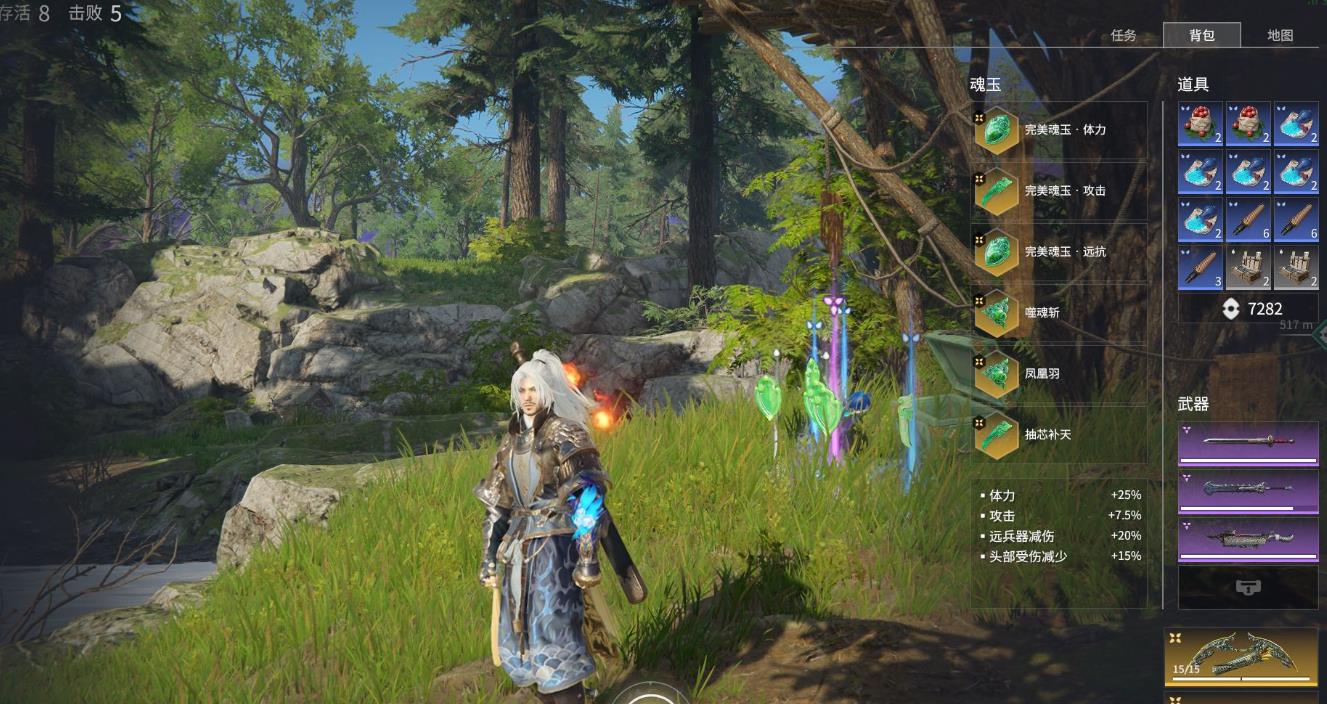1327x704 pixels.
Task: Select the 背包 (Backpack) tab
Action: 1201,35
